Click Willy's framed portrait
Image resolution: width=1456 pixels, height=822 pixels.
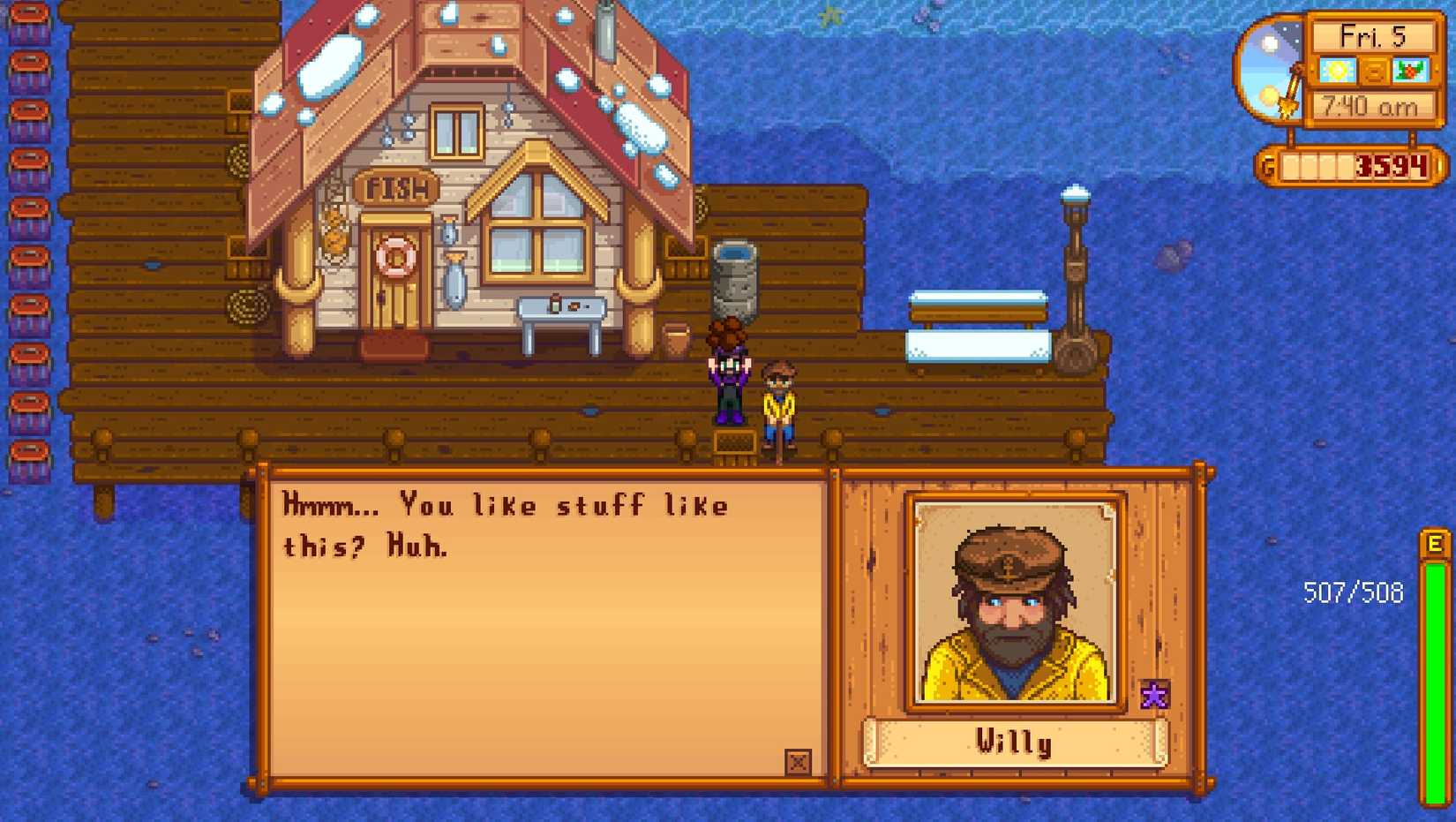(1013, 600)
